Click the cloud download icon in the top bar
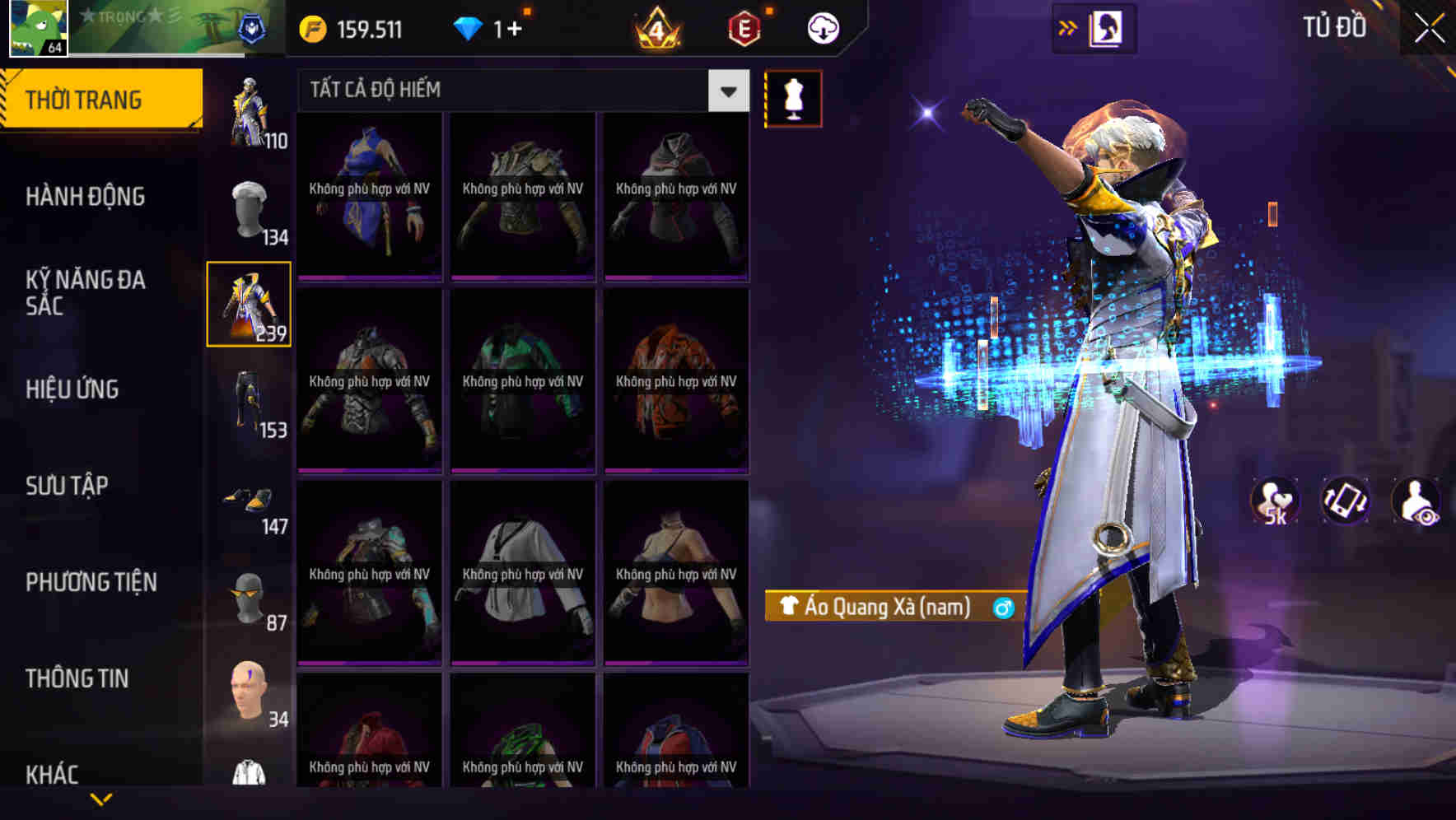This screenshot has width=1456, height=820. click(821, 27)
